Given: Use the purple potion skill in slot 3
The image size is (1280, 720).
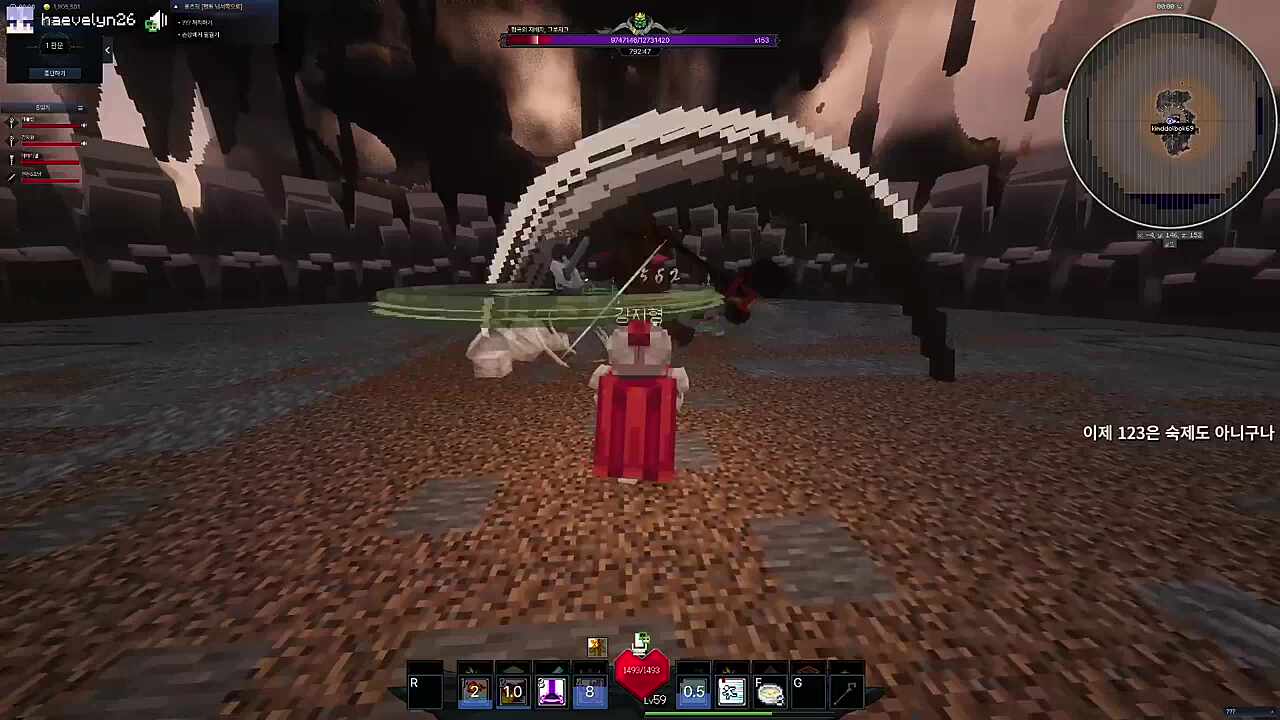Looking at the screenshot, I should [x=551, y=691].
